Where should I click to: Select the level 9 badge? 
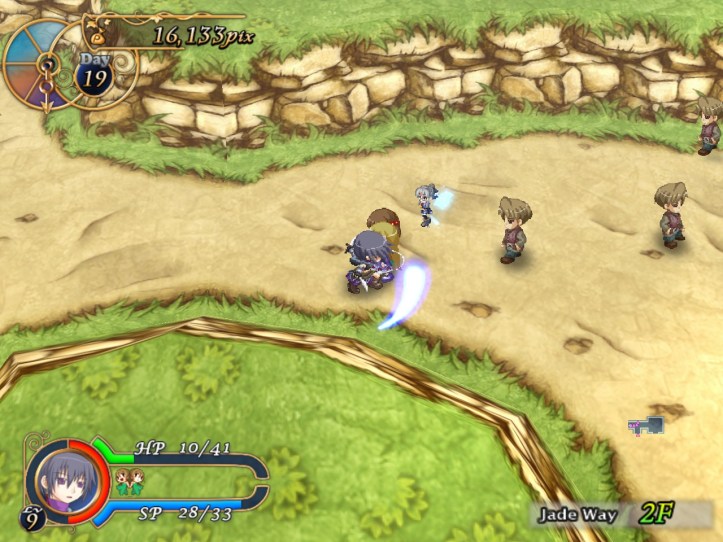point(30,517)
